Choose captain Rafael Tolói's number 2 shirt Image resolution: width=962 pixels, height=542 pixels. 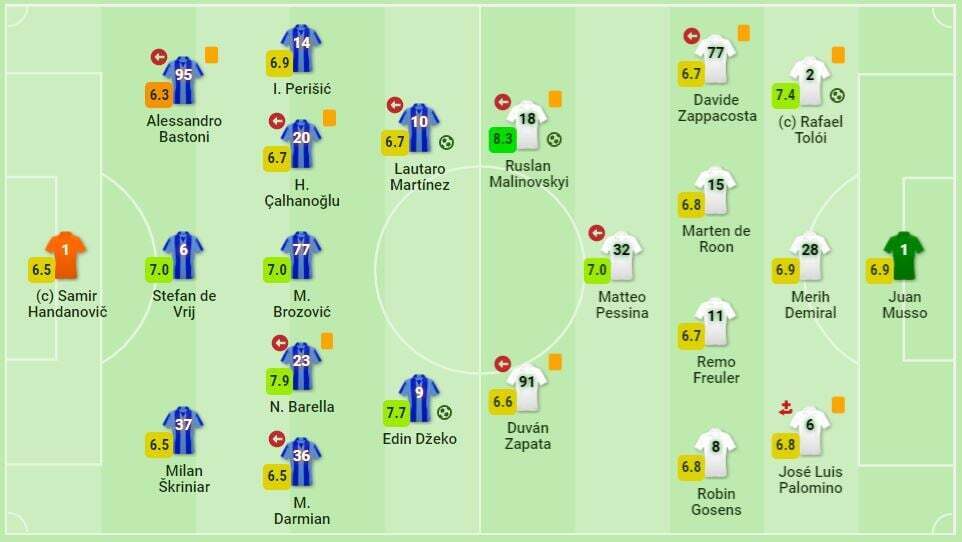click(x=809, y=80)
